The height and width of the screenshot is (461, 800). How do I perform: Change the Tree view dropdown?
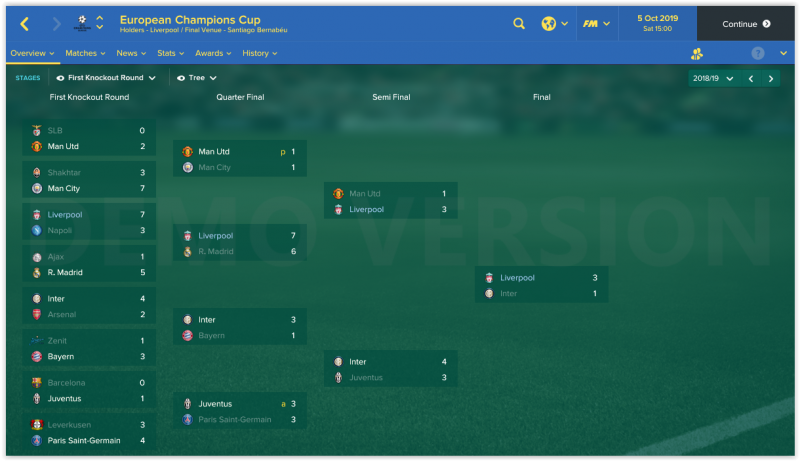tap(196, 77)
